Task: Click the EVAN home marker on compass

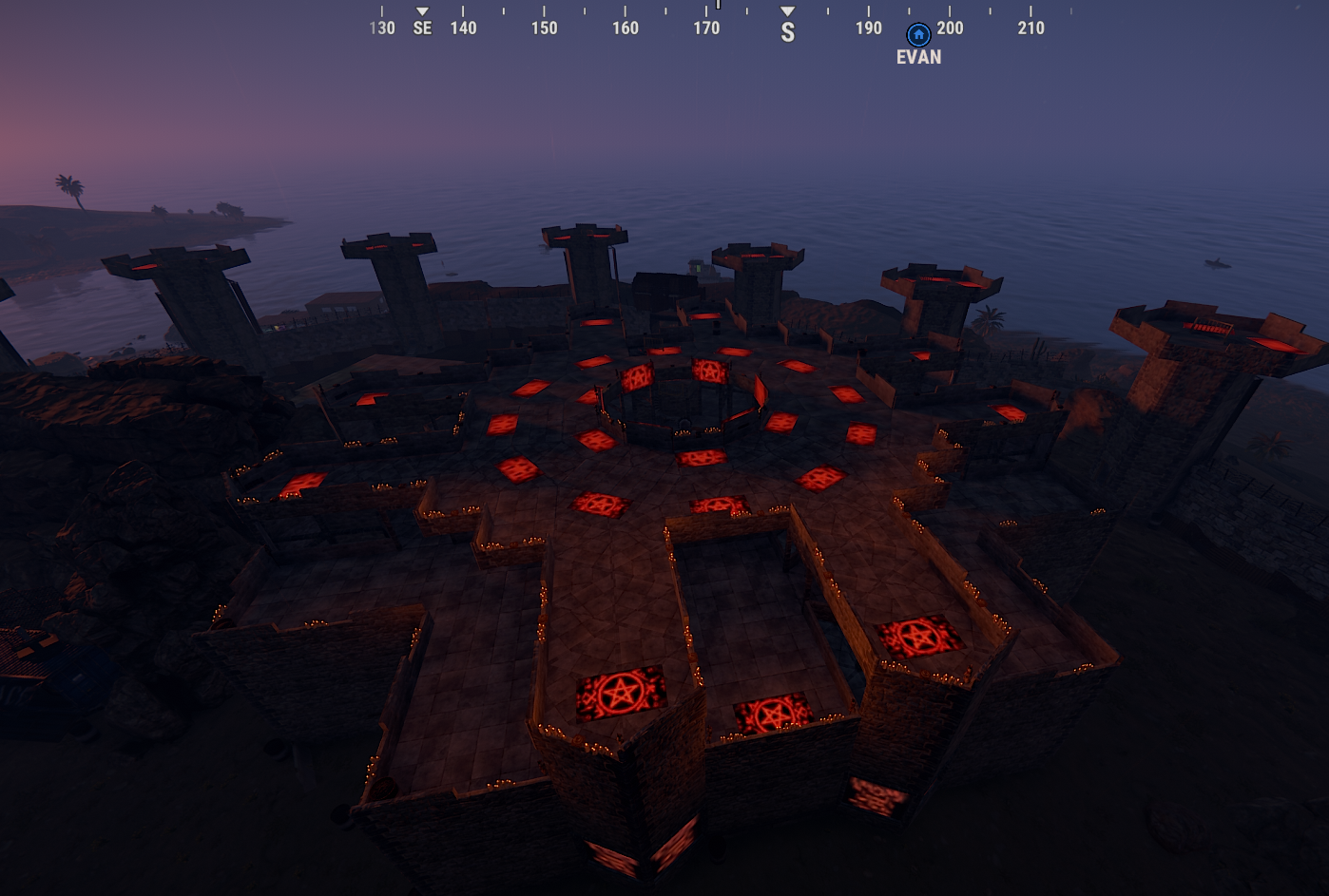Action: coord(918,36)
